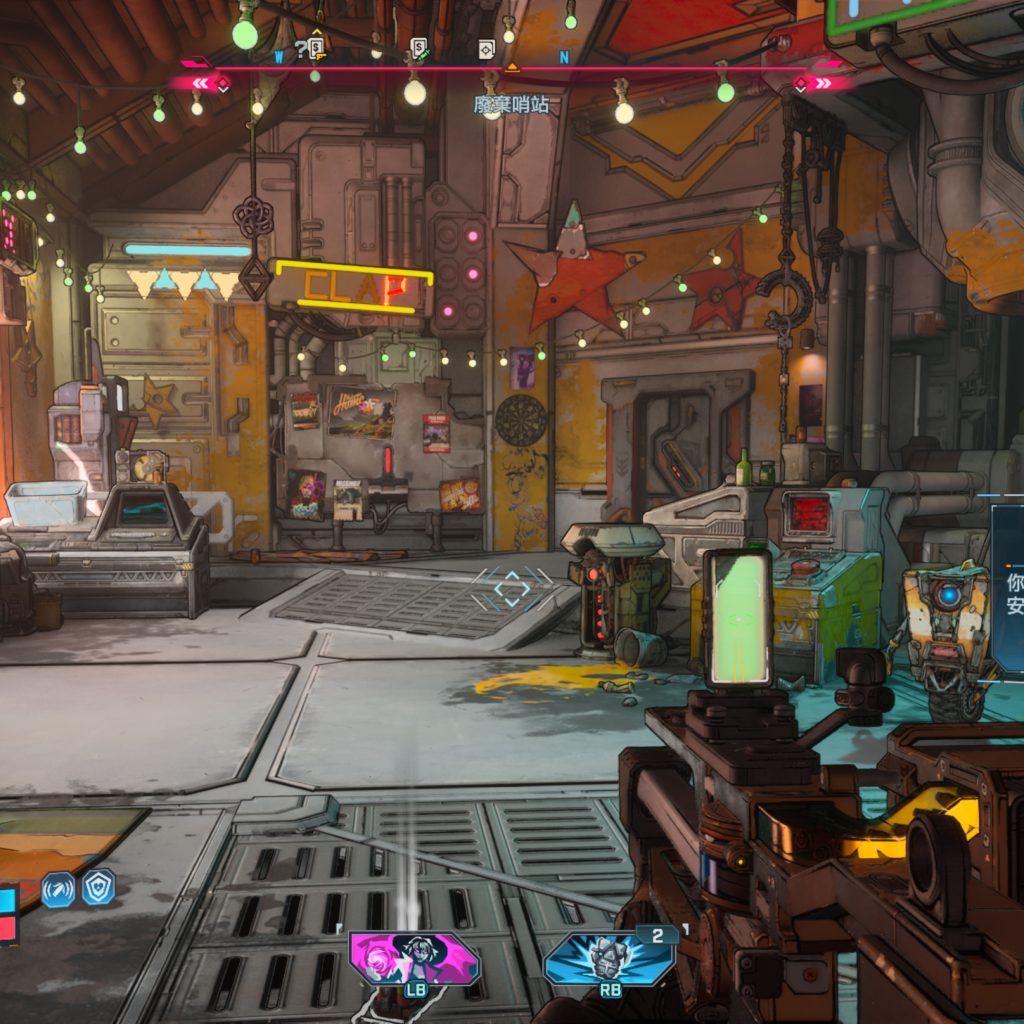Activate the pink action skill icon
The image size is (1024, 1024).
414,958
